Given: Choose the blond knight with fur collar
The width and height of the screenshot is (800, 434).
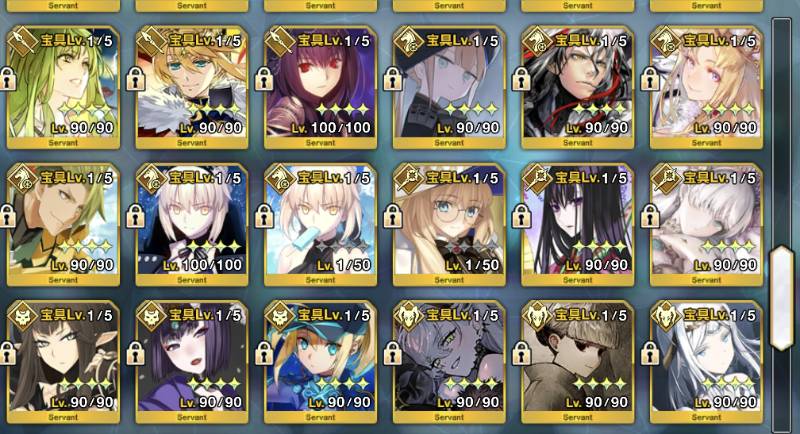Looking at the screenshot, I should click(x=191, y=85).
